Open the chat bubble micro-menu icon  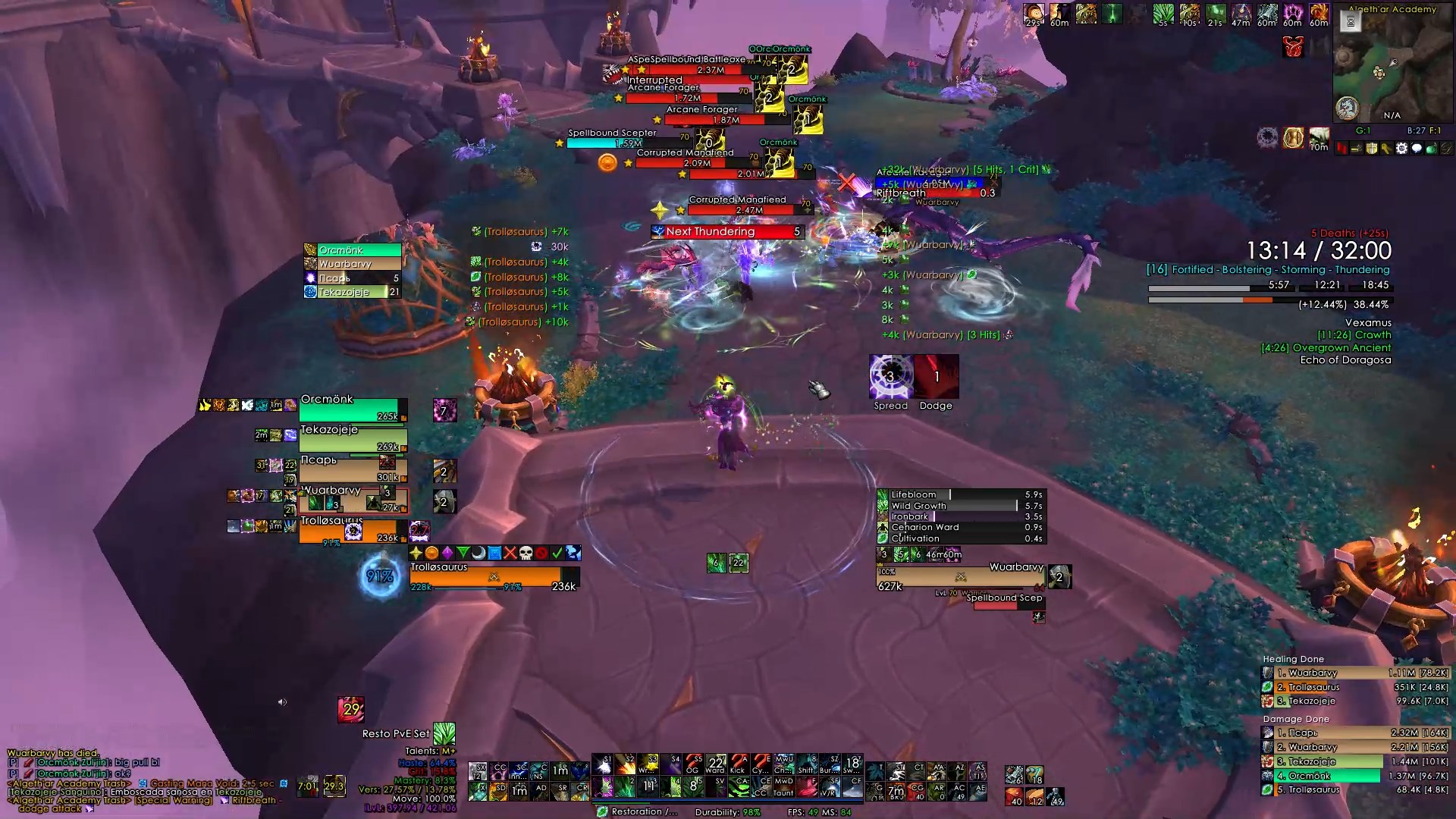pos(1416,149)
